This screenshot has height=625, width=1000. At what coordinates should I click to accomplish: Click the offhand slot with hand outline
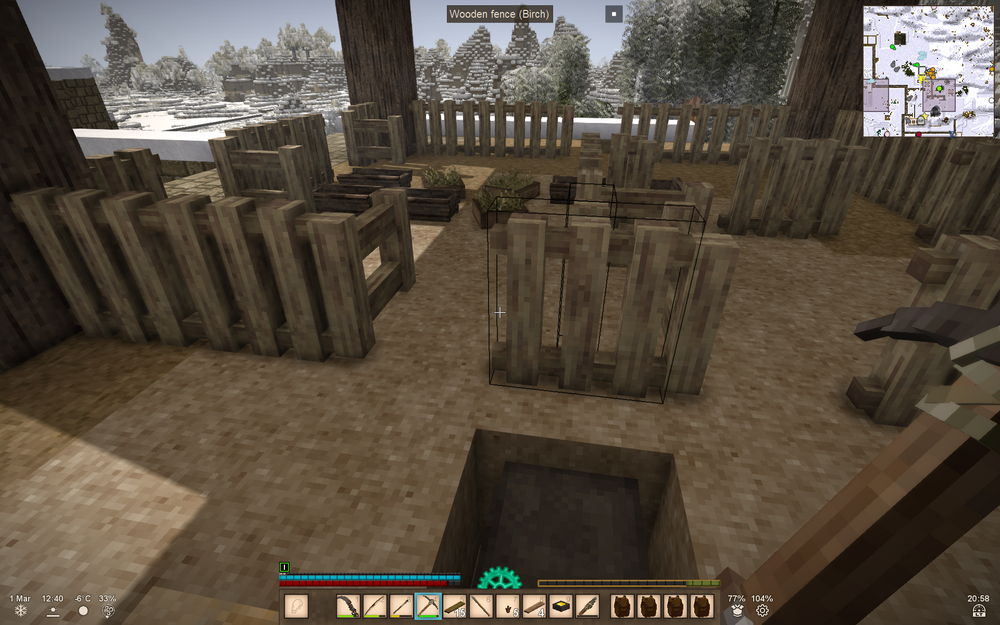click(296, 606)
